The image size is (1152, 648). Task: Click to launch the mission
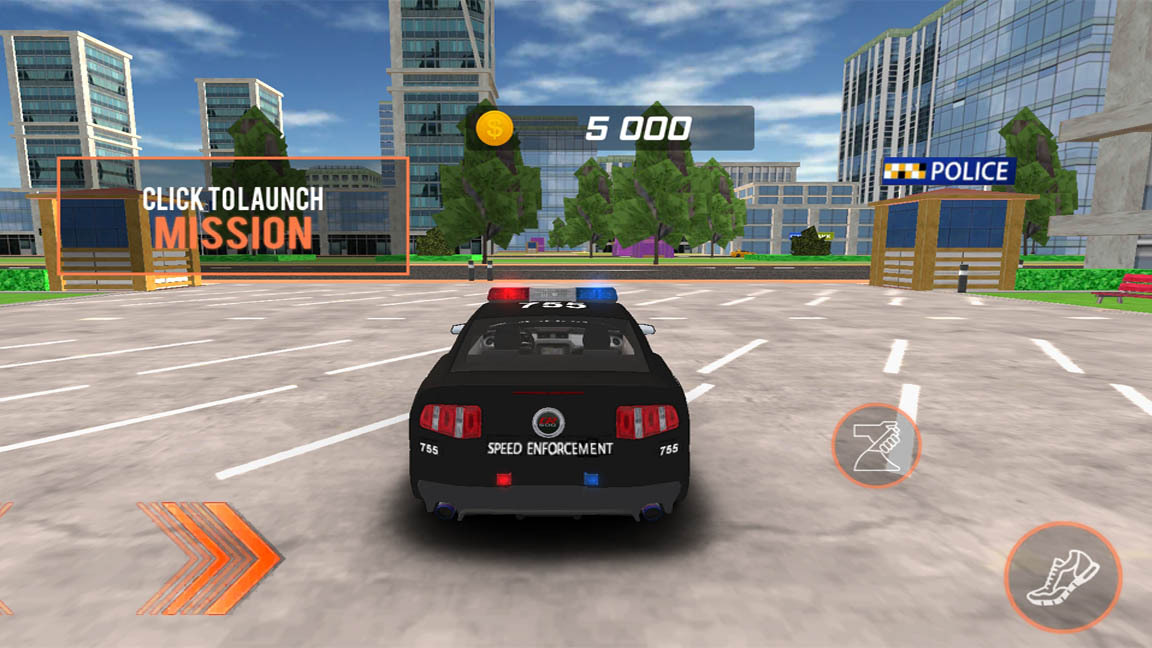point(232,216)
